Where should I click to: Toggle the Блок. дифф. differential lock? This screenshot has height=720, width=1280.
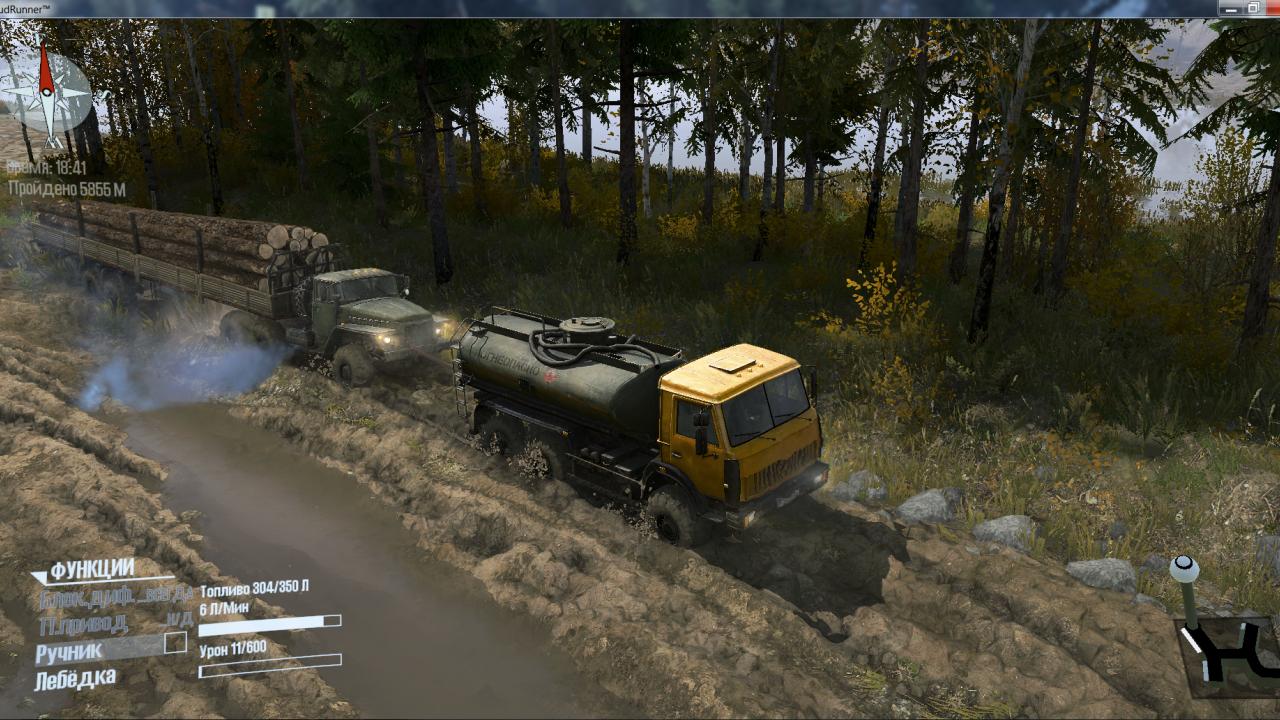point(110,598)
